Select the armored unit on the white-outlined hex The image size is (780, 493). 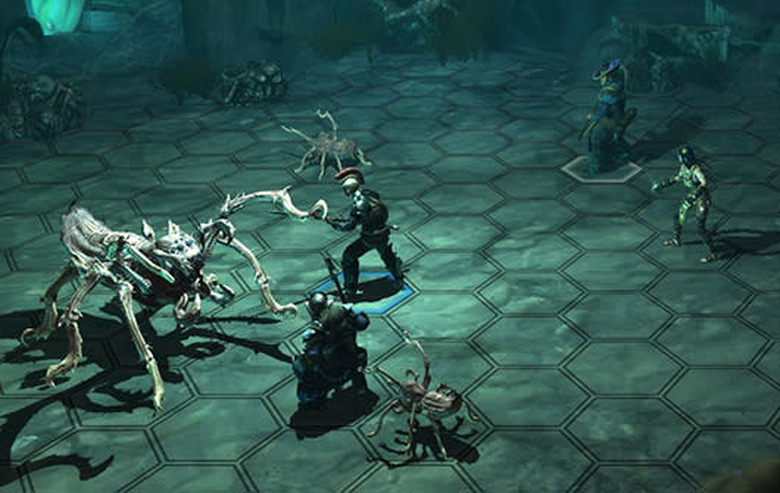coord(607,117)
